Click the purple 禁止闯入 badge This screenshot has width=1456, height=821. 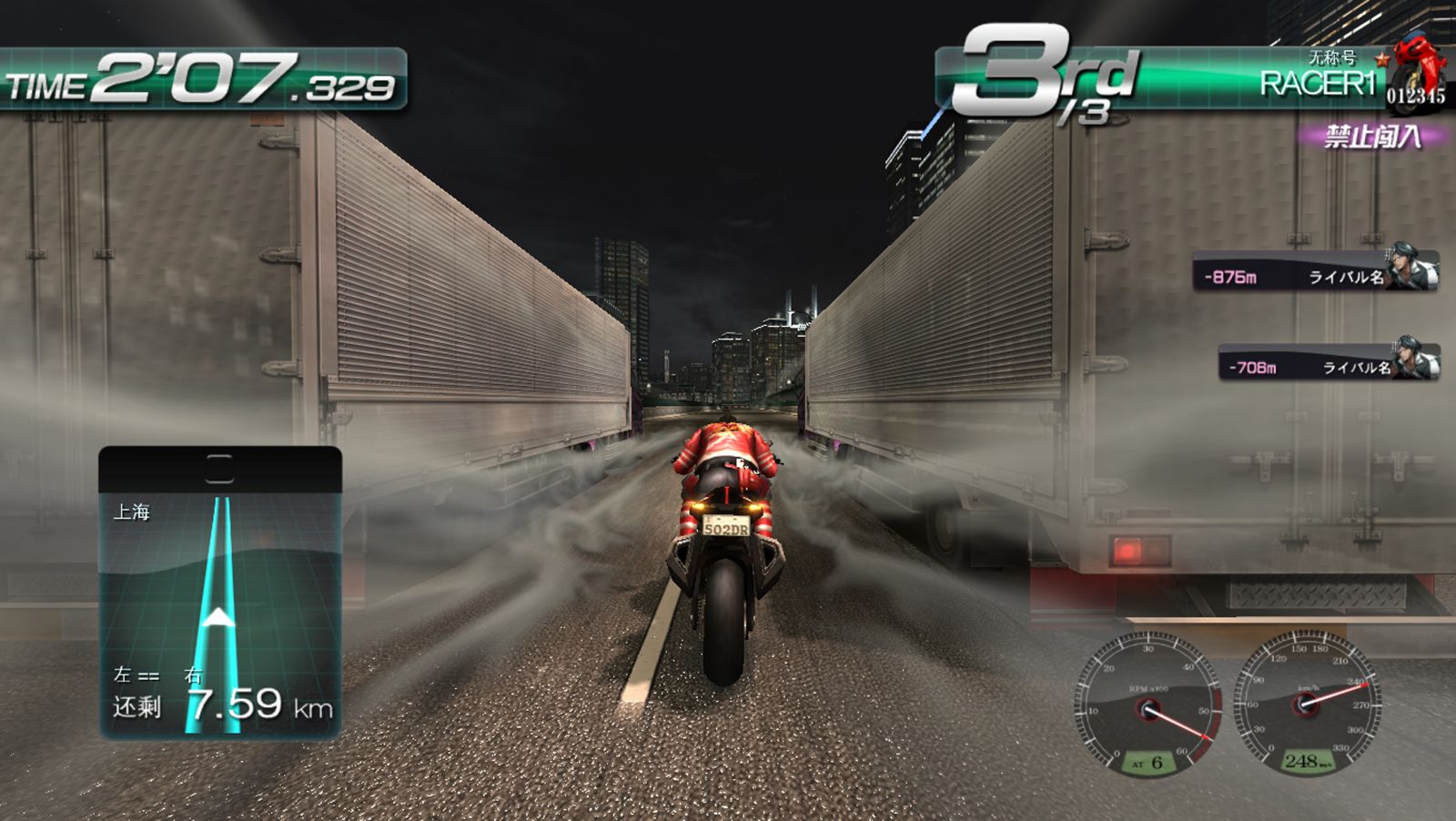tap(1372, 137)
